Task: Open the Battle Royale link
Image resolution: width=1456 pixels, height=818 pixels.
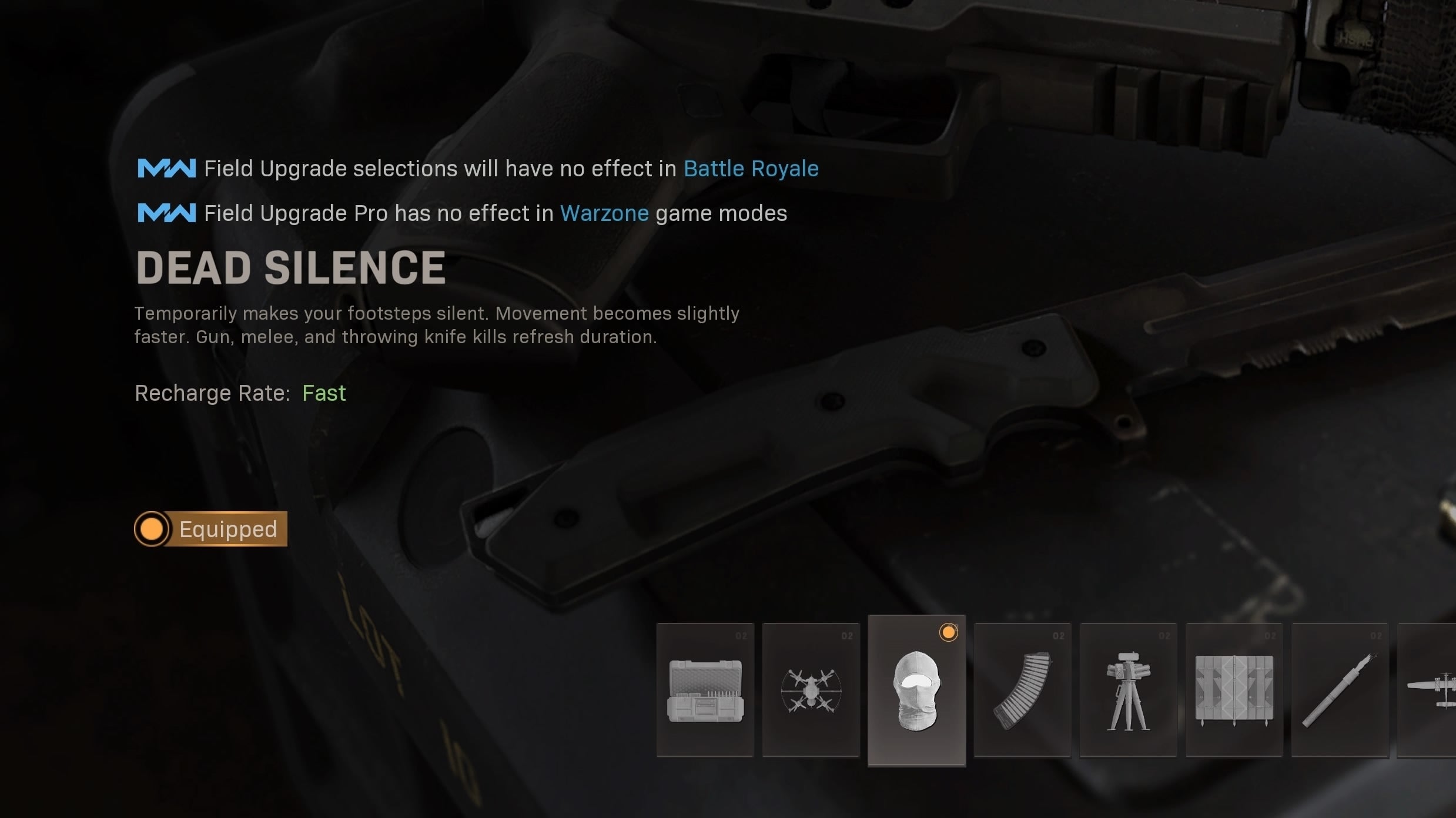Action: (x=751, y=168)
